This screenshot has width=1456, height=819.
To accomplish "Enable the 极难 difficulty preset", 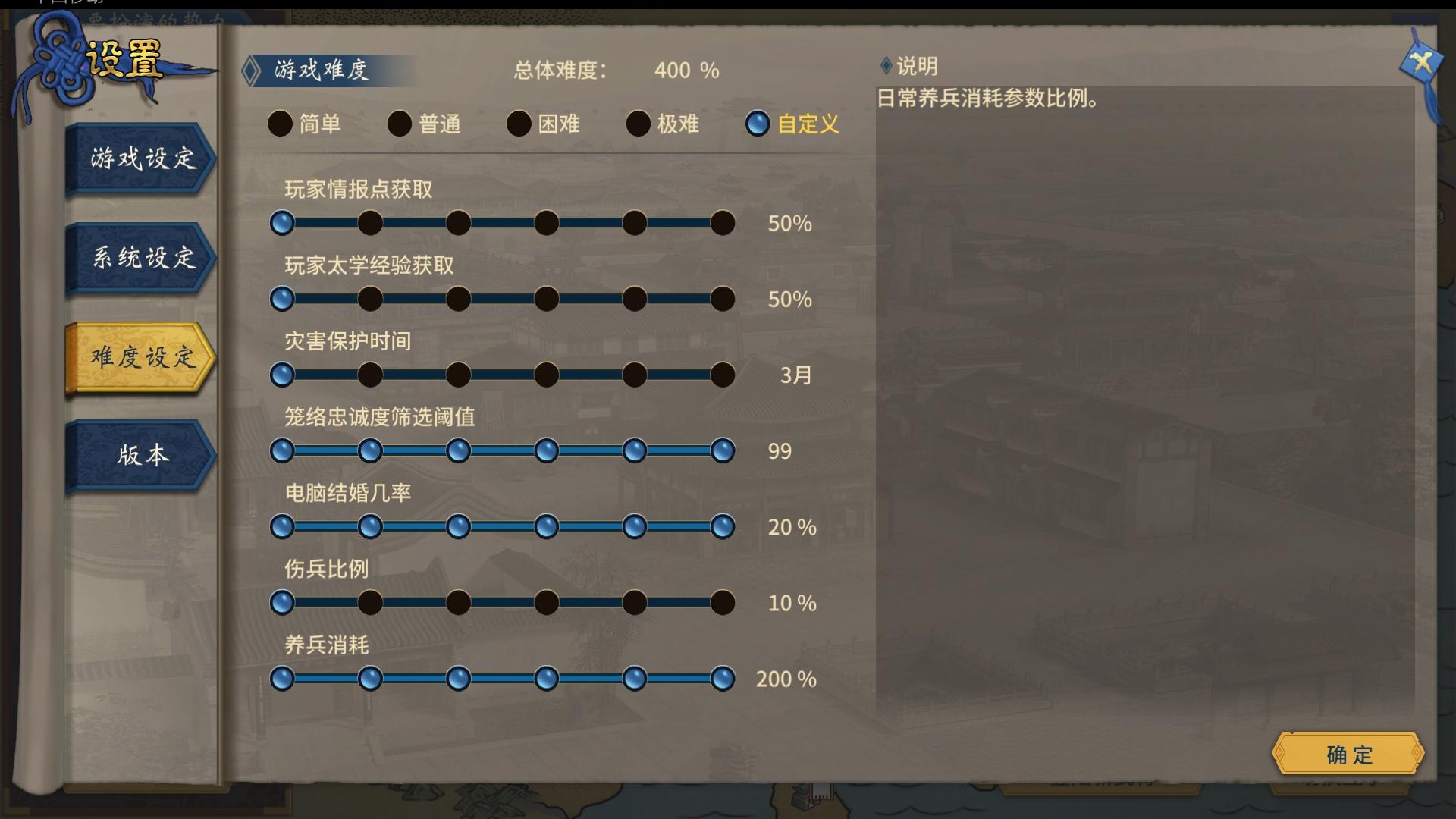I will [x=638, y=124].
